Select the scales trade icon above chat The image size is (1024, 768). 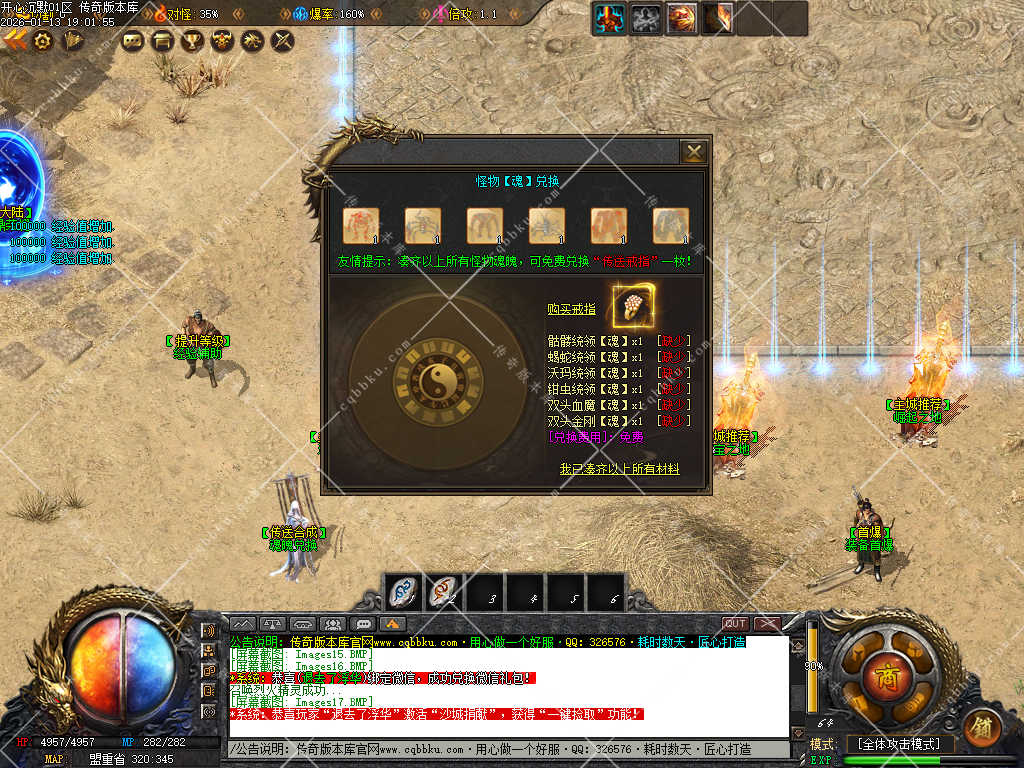coord(271,624)
